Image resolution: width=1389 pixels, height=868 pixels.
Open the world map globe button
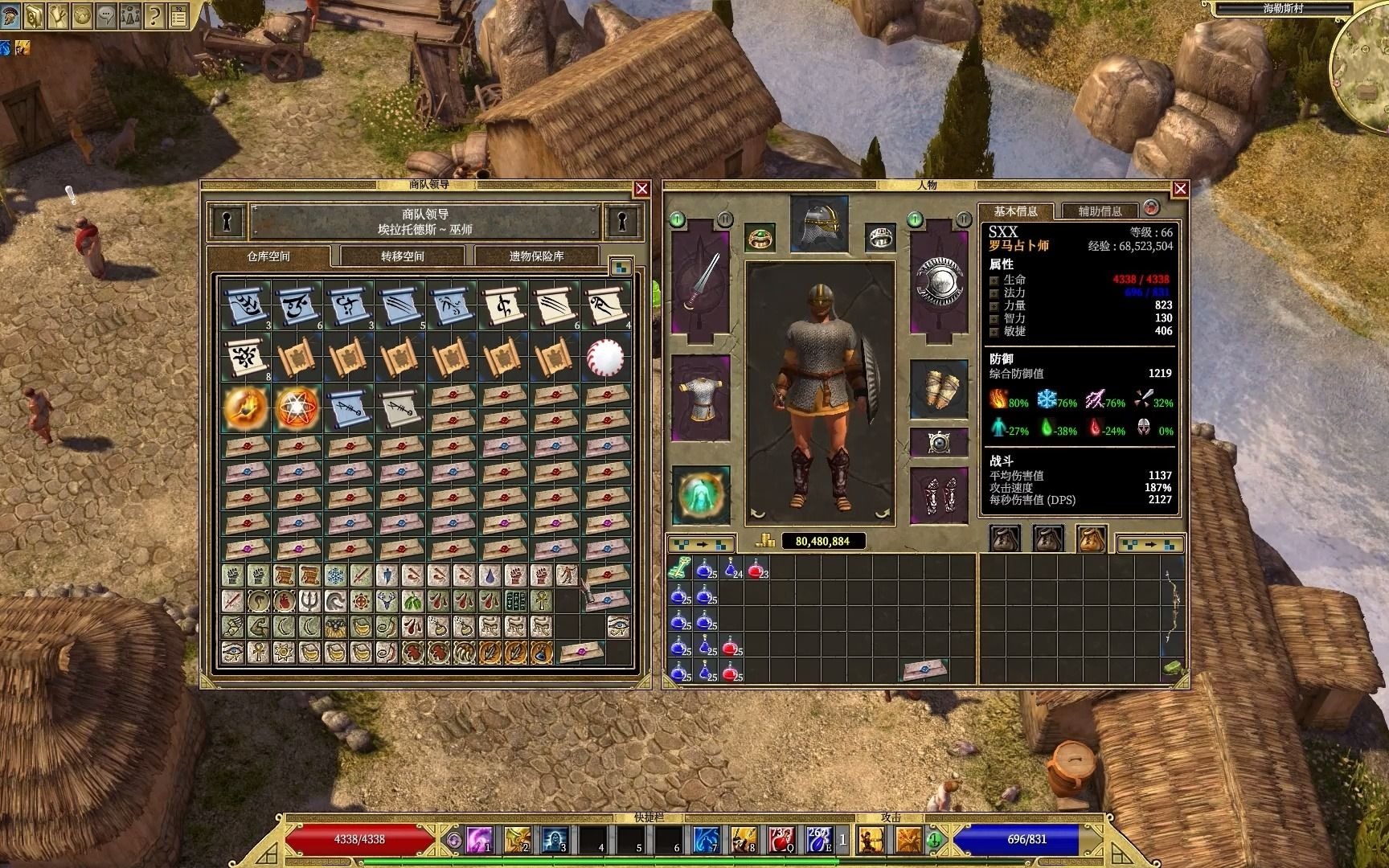click(x=81, y=14)
